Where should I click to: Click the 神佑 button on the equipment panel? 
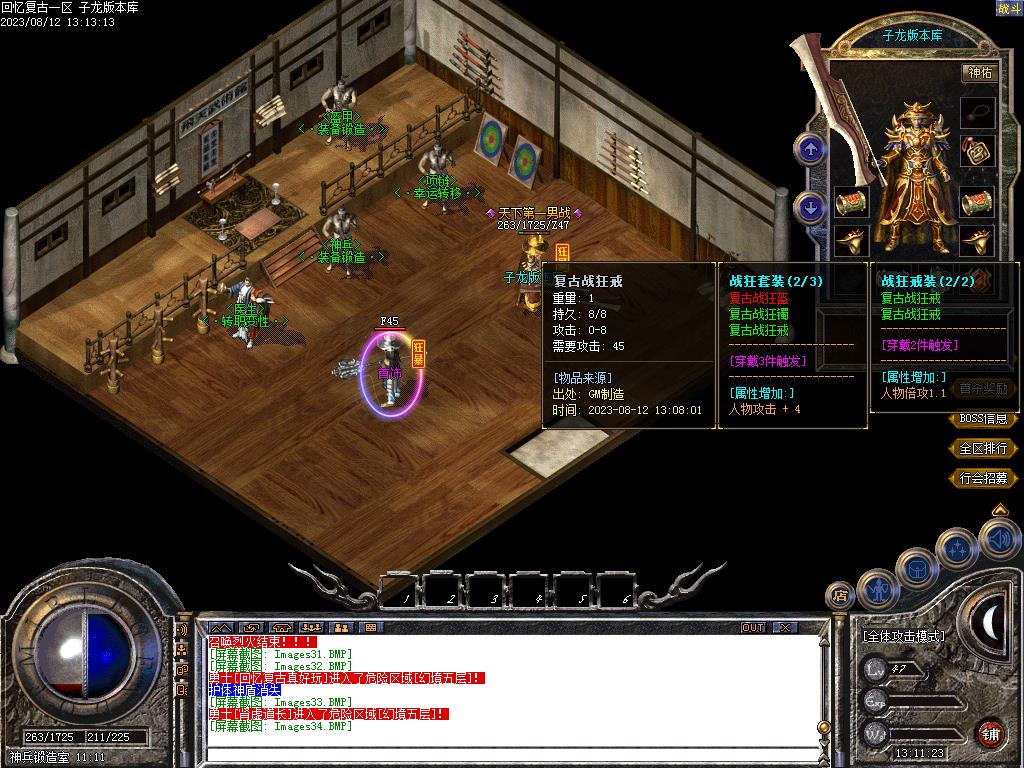click(977, 73)
